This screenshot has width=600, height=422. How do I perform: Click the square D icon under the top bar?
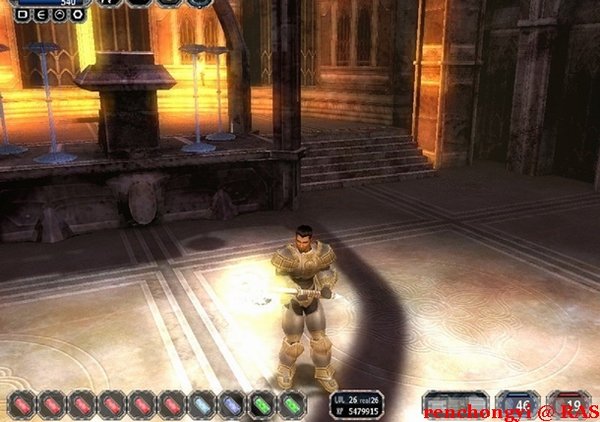click(x=23, y=16)
